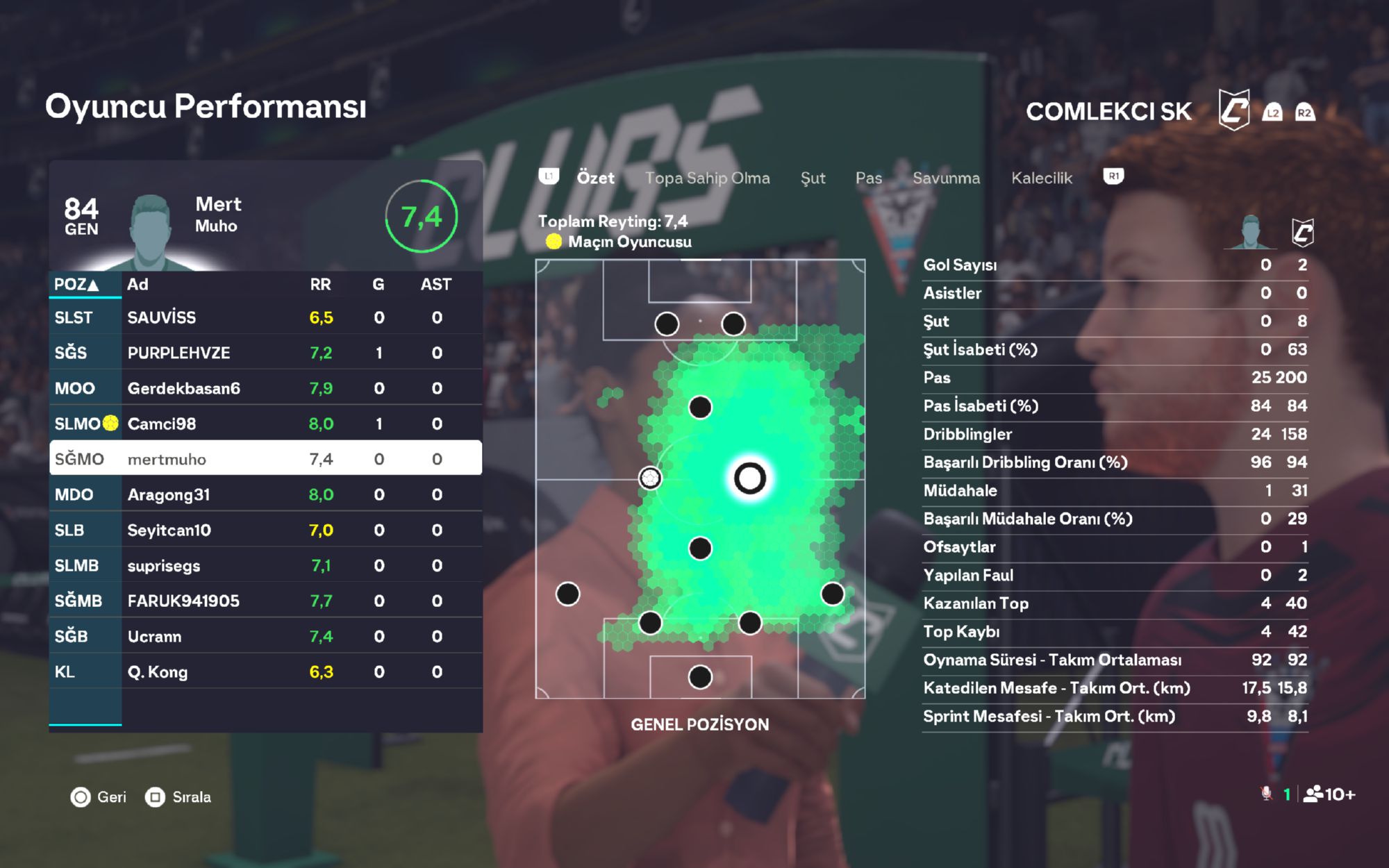This screenshot has width=1389, height=868.
Task: Sort the list by POZ column
Action: click(77, 284)
